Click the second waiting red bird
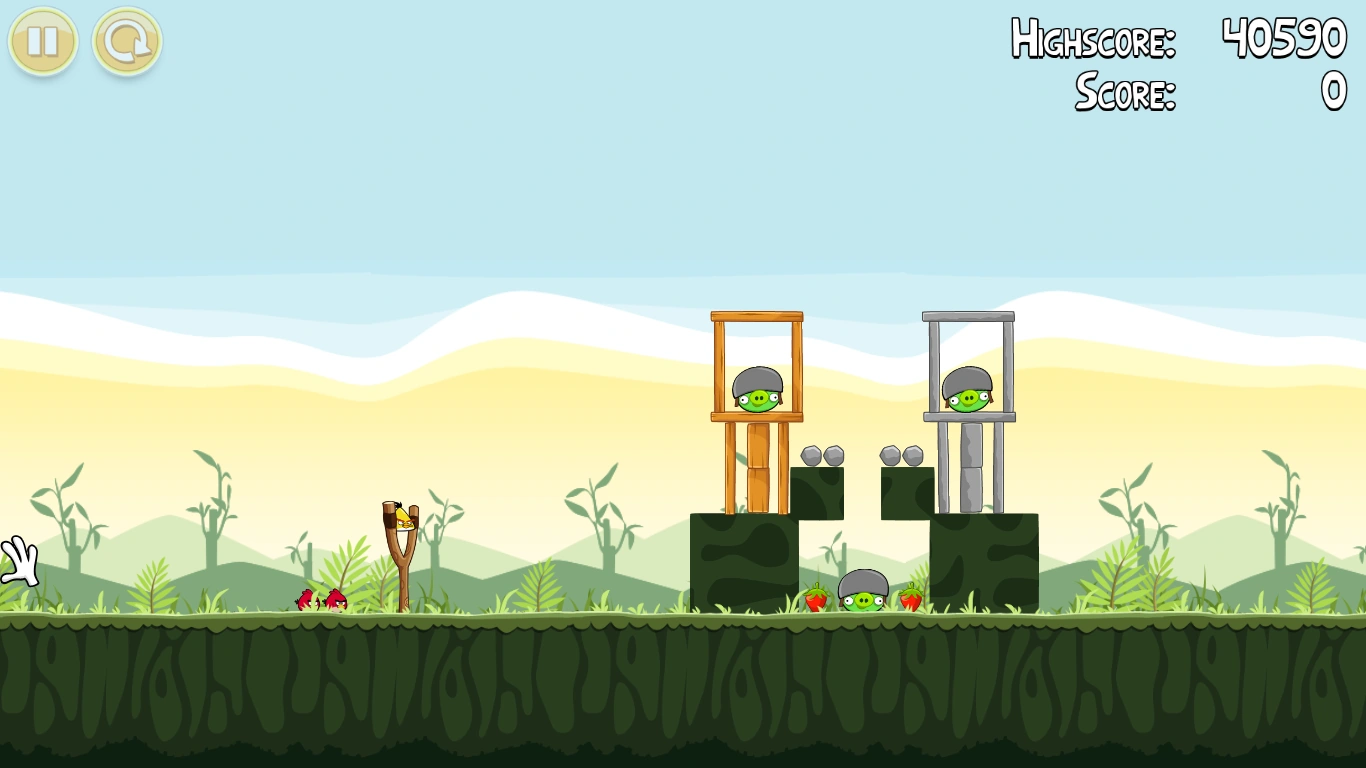 point(338,600)
